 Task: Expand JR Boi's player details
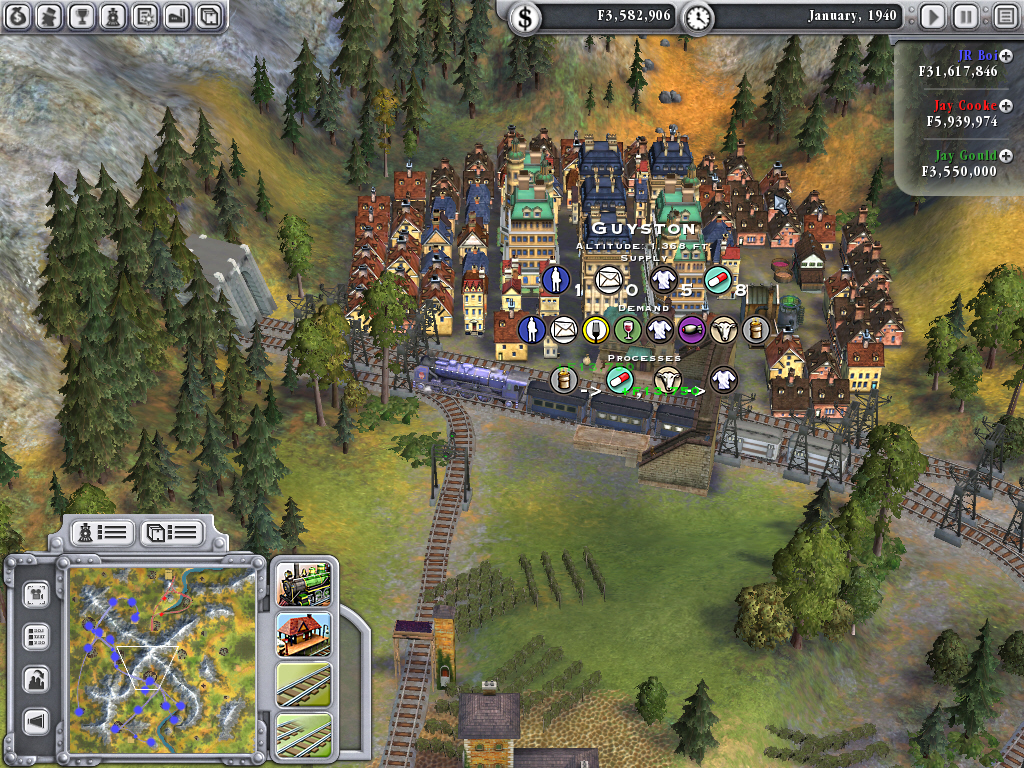[1006, 56]
